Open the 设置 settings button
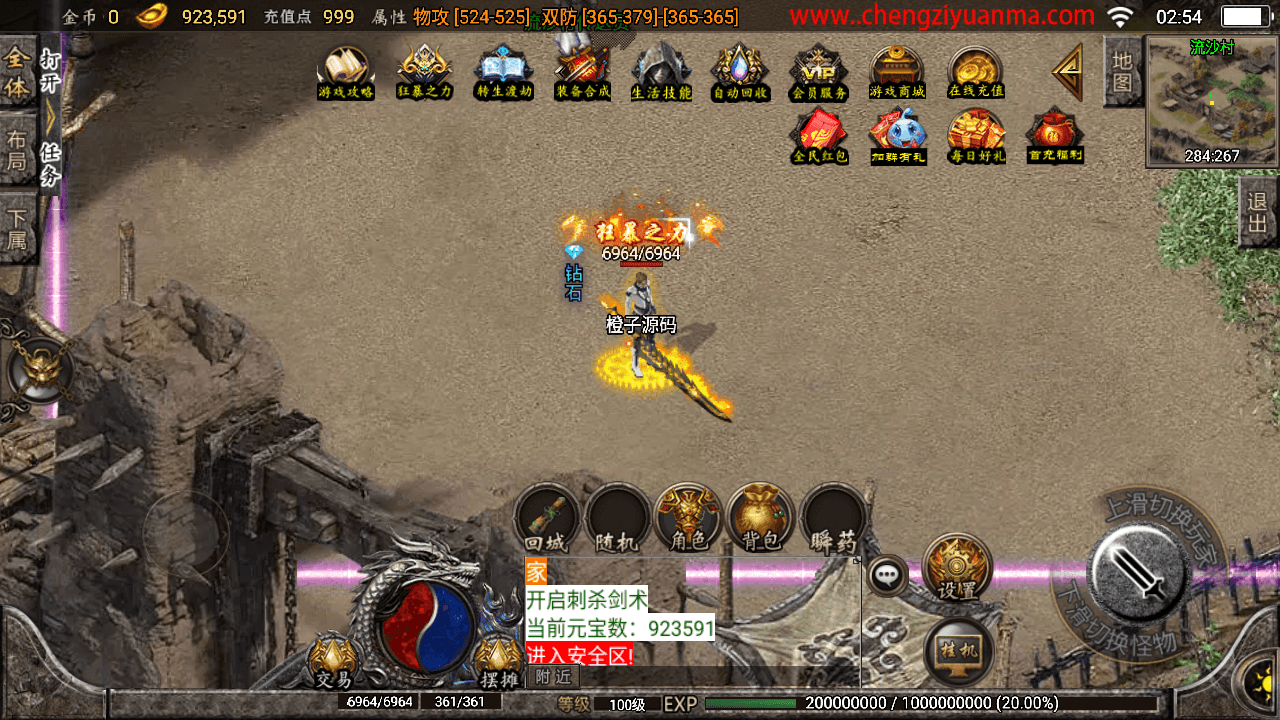The width and height of the screenshot is (1280, 720). pyautogui.click(x=957, y=568)
